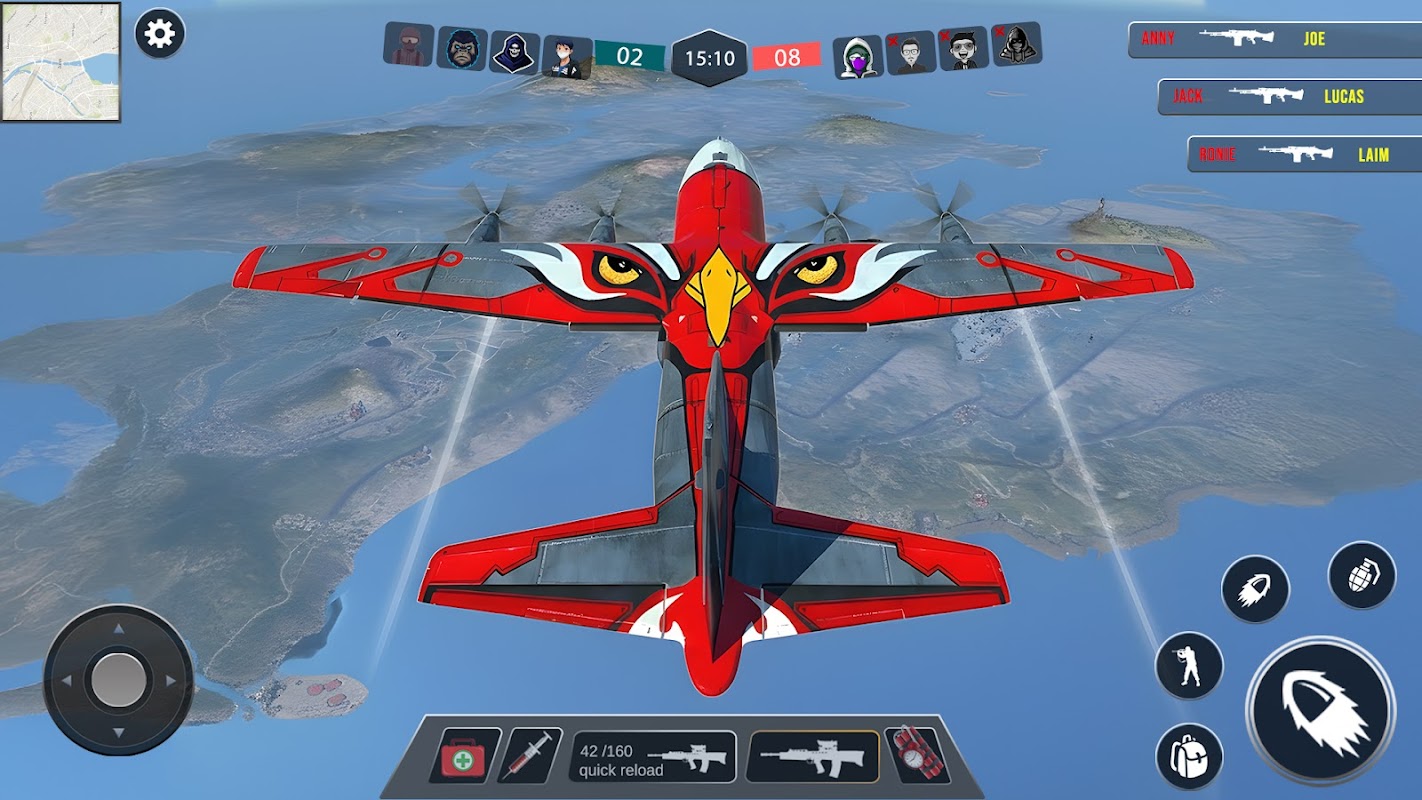
Task: Fire using the large bullet button
Action: 1320,710
